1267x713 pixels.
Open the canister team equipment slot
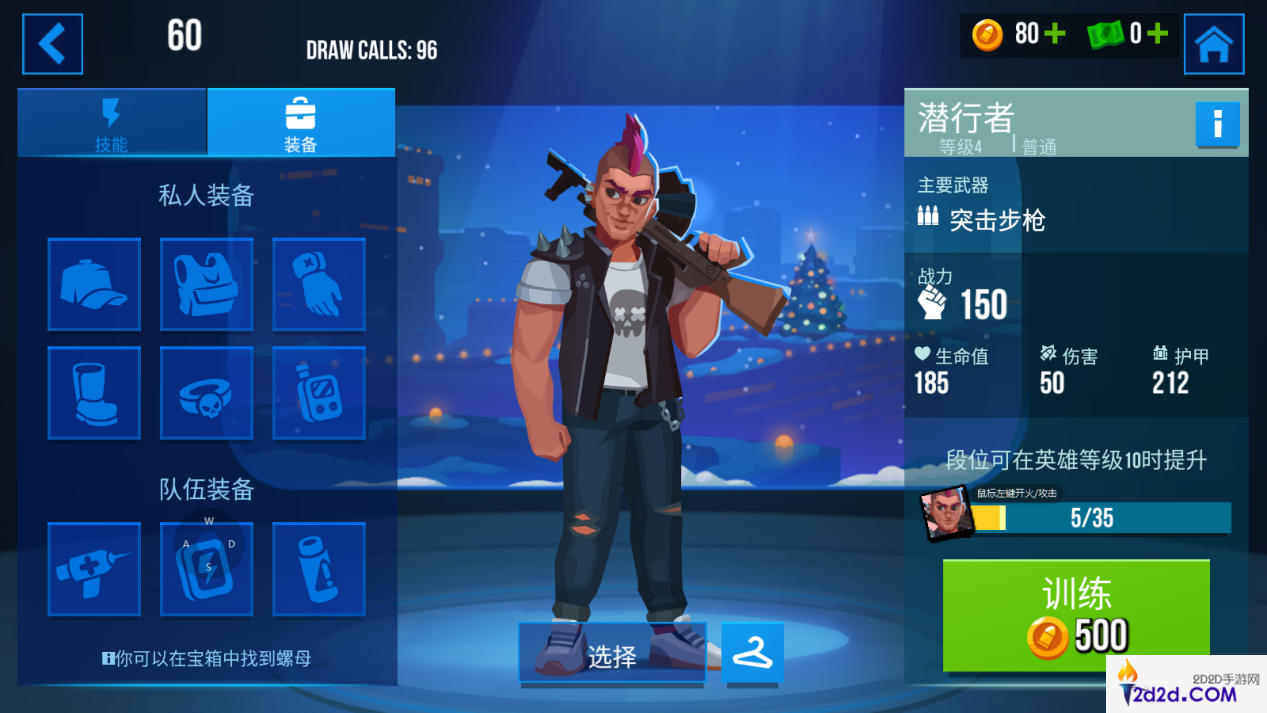pos(319,569)
